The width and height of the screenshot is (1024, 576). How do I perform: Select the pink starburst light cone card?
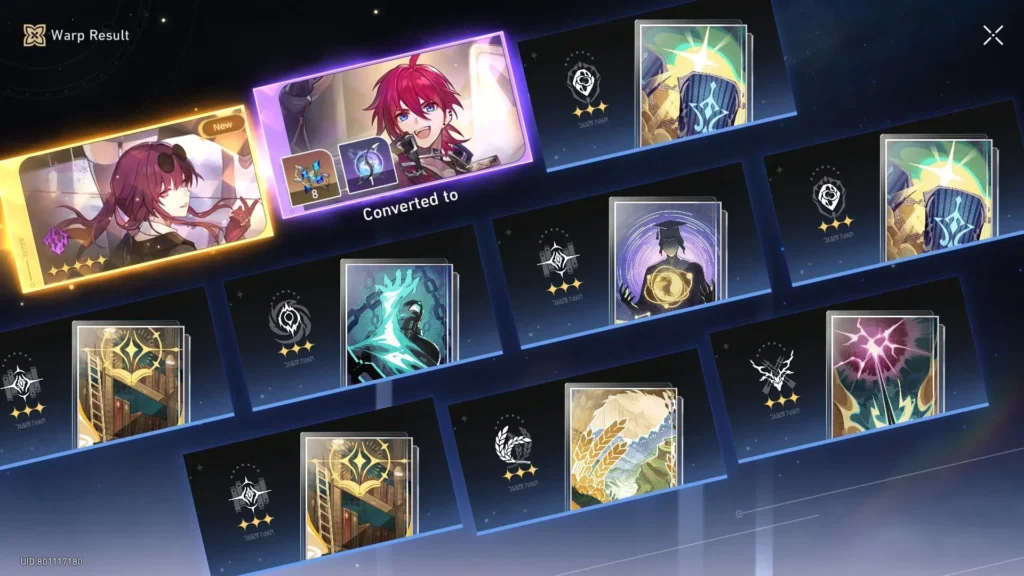point(882,375)
